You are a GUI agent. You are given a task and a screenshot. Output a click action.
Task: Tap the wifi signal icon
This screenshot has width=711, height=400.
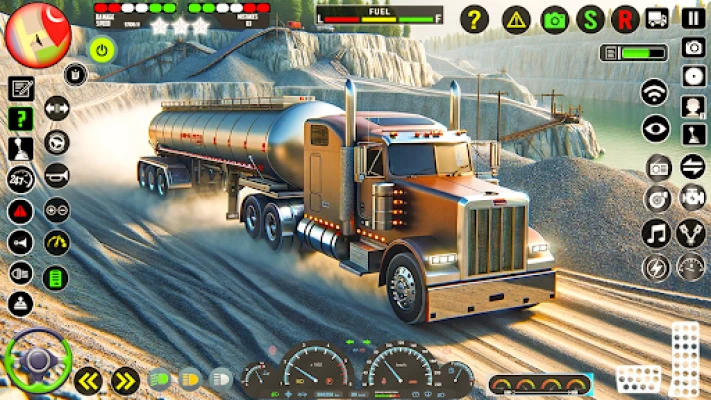point(655,92)
